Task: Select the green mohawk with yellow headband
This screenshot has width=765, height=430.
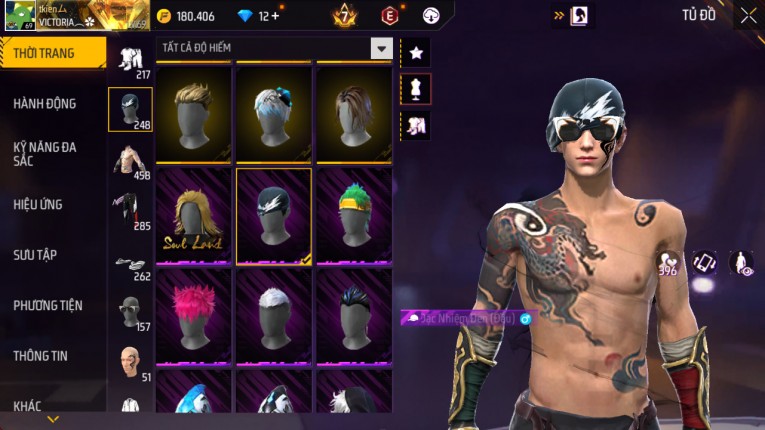Action: pyautogui.click(x=353, y=213)
